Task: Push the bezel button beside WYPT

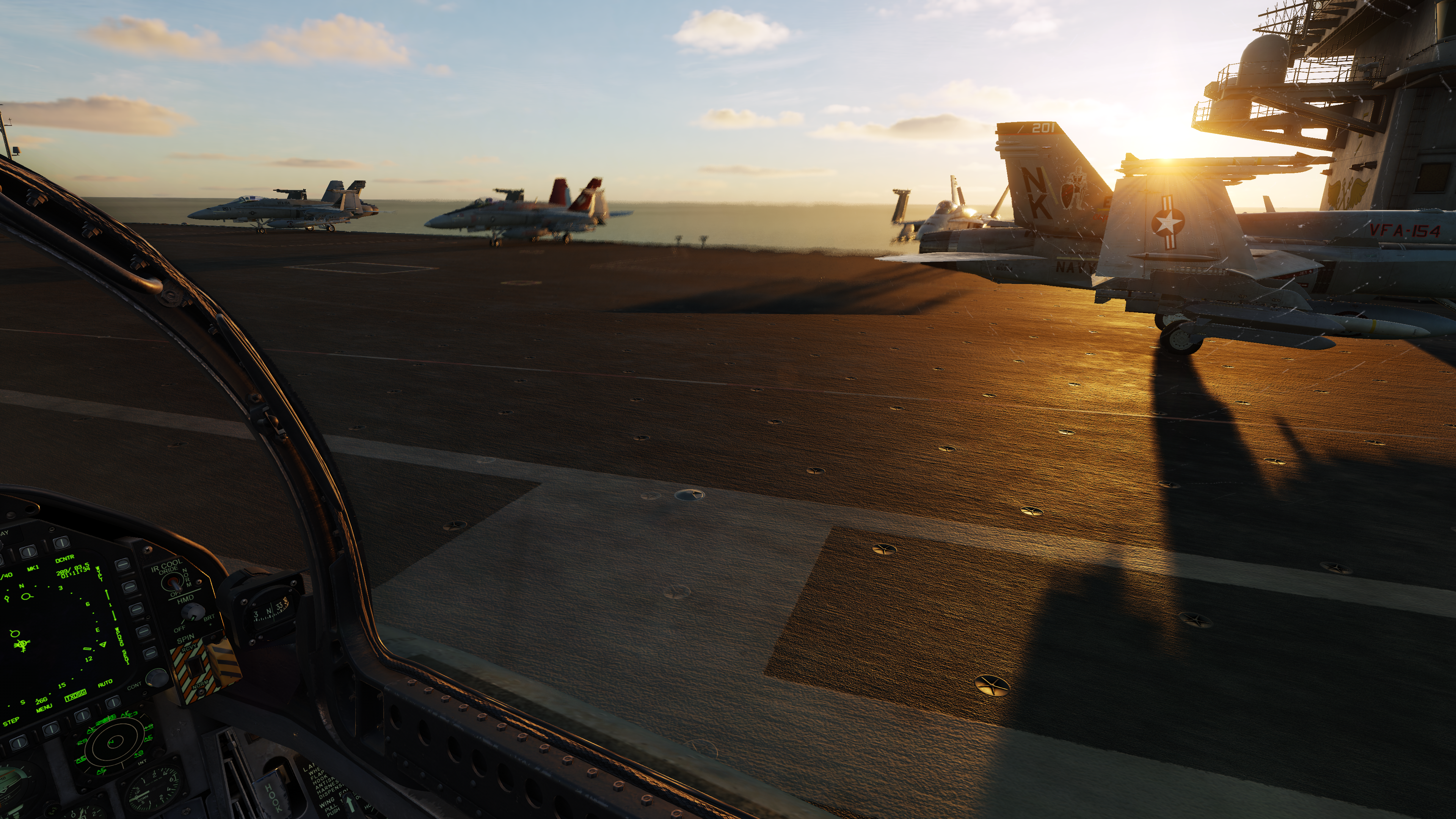Action: click(122, 565)
